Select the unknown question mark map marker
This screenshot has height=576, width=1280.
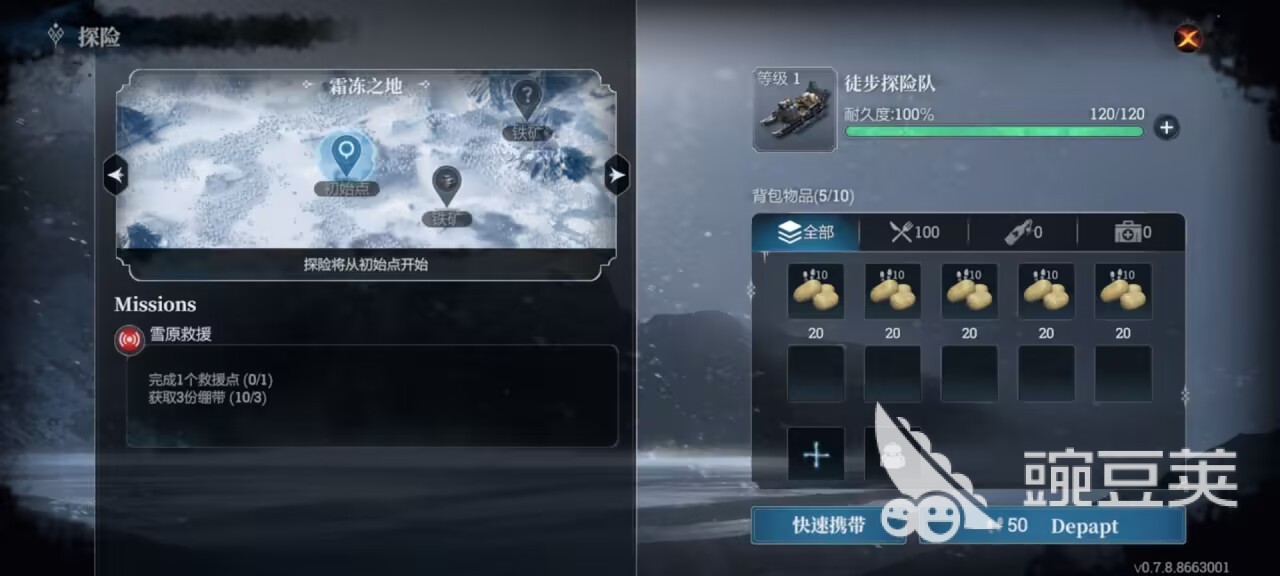point(526,98)
